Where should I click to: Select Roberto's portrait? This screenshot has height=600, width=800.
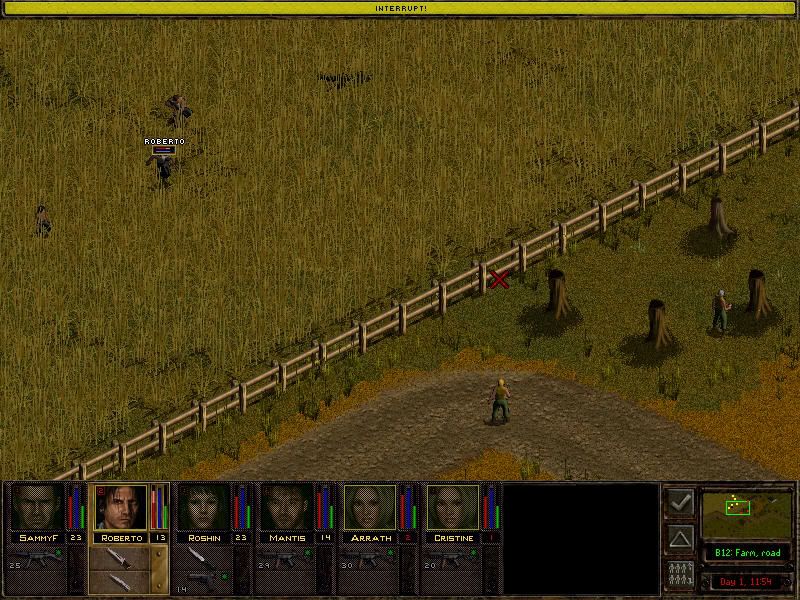[120, 507]
